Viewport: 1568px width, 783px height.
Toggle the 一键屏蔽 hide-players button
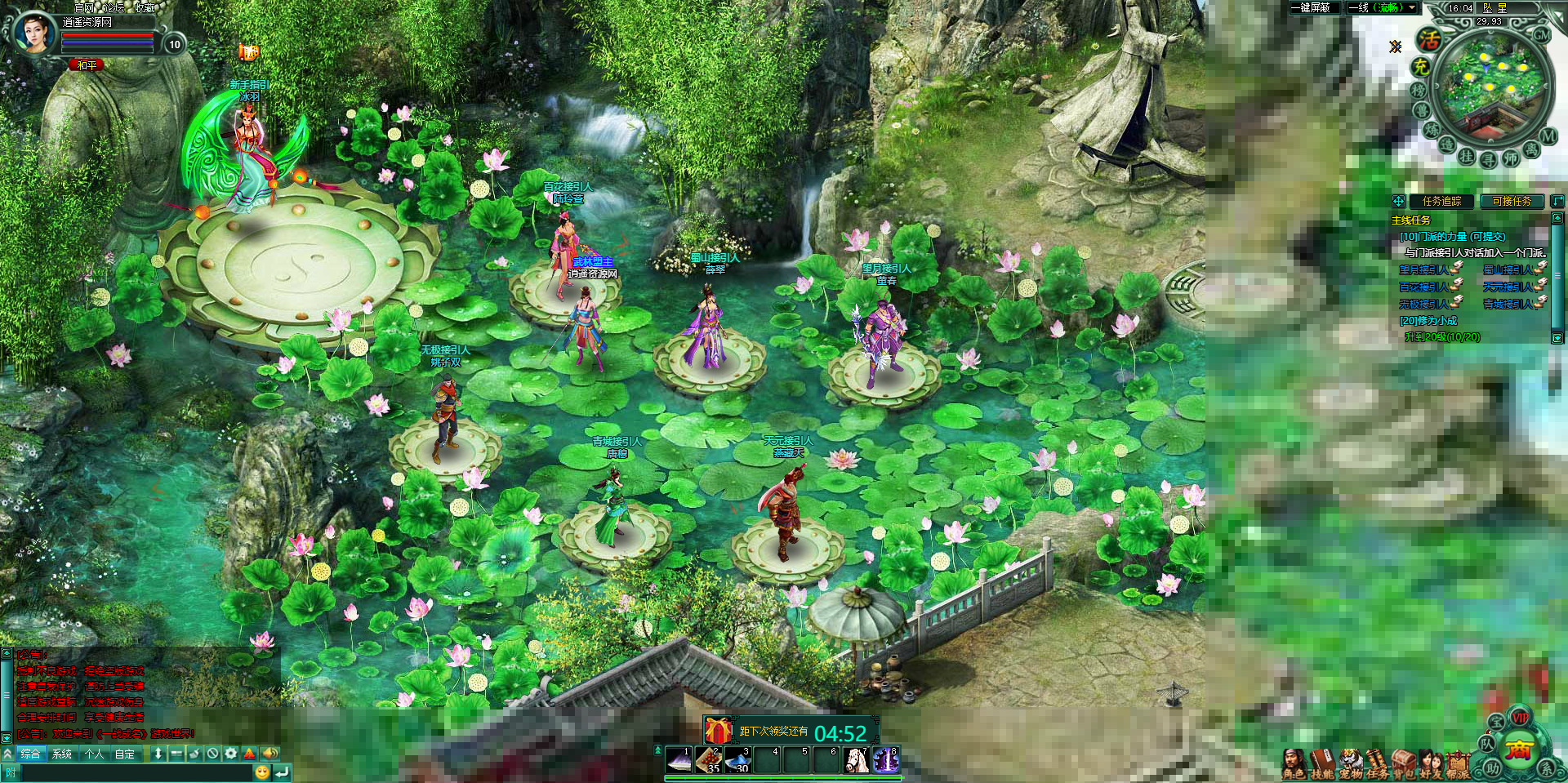pyautogui.click(x=1310, y=8)
